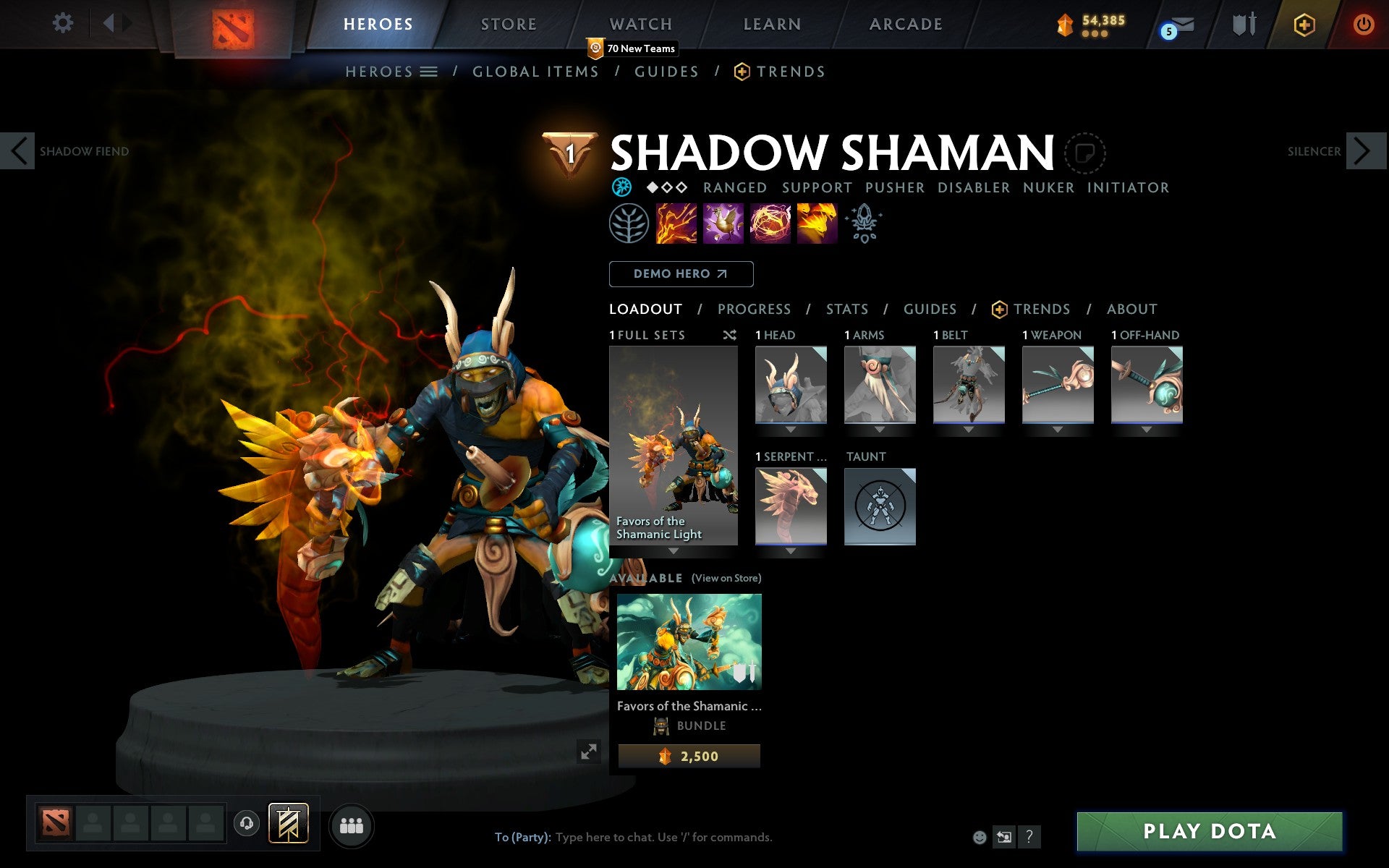1389x868 pixels.
Task: Switch to the PROGRESS tab
Action: pos(754,310)
